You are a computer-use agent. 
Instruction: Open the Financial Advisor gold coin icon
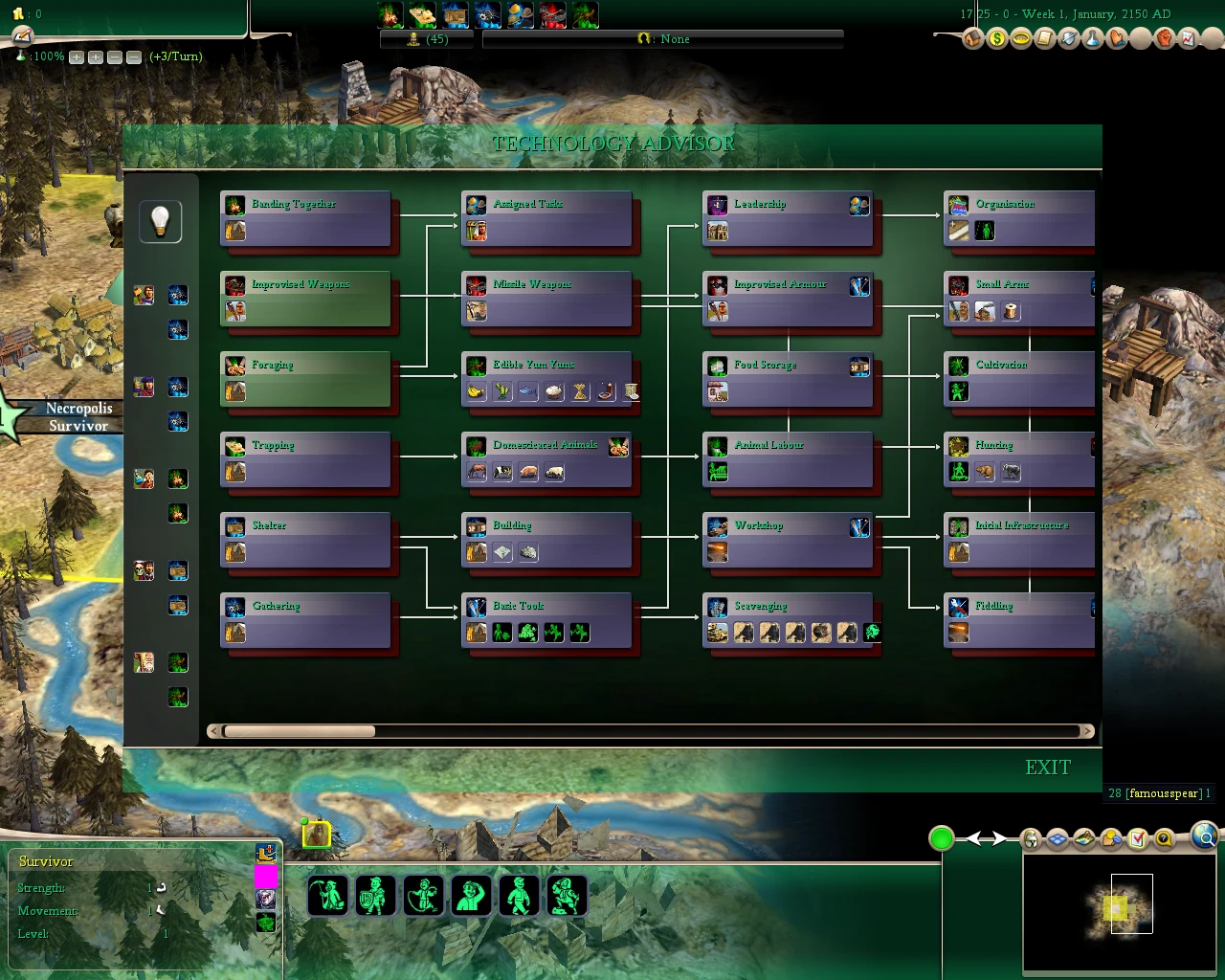tap(999, 39)
